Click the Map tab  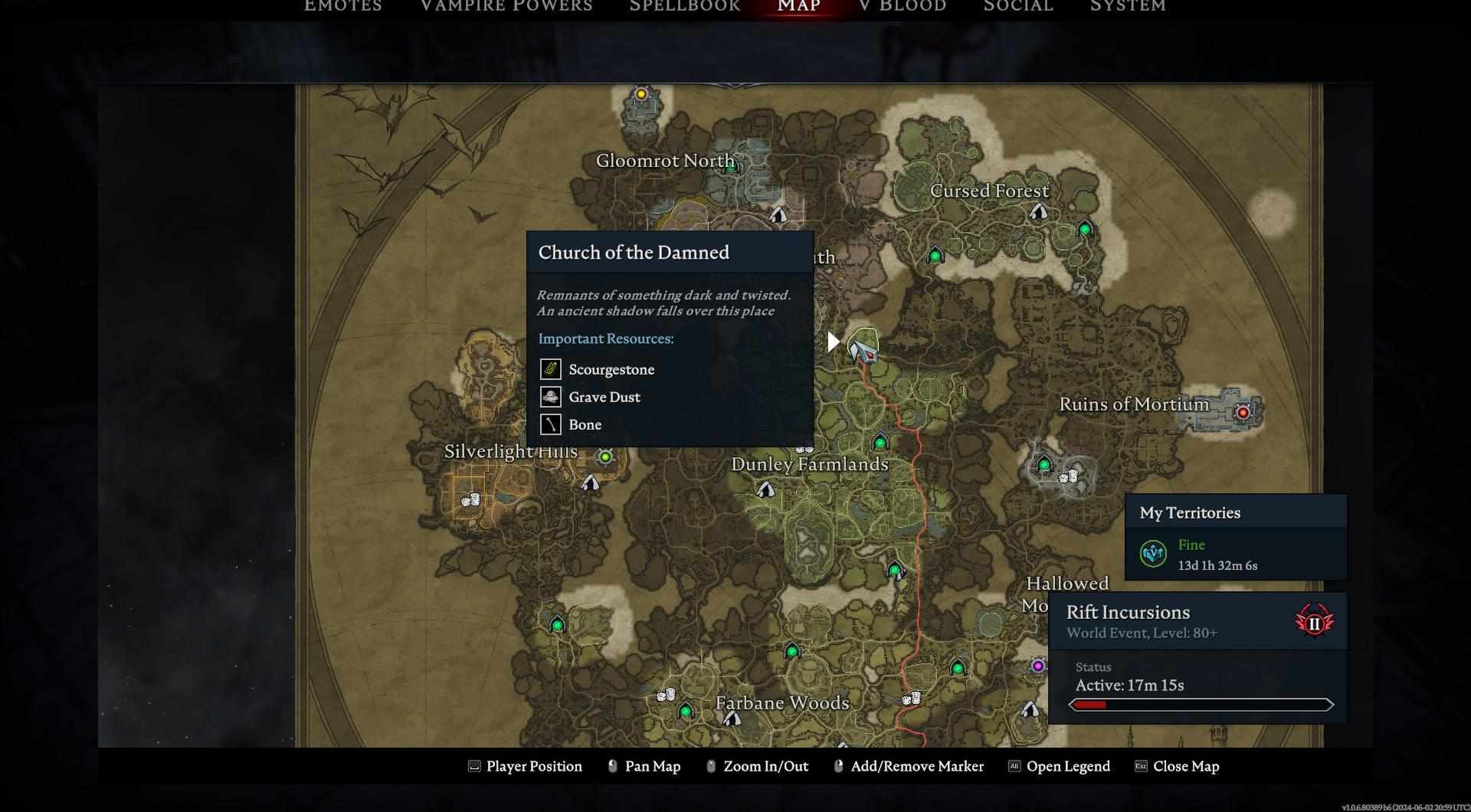tap(799, 6)
